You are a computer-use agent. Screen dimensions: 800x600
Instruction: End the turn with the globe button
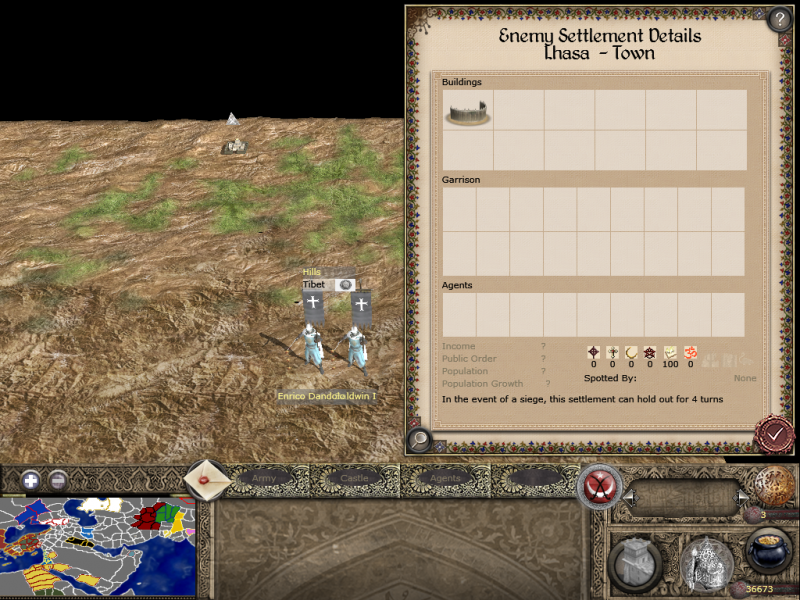pos(774,487)
